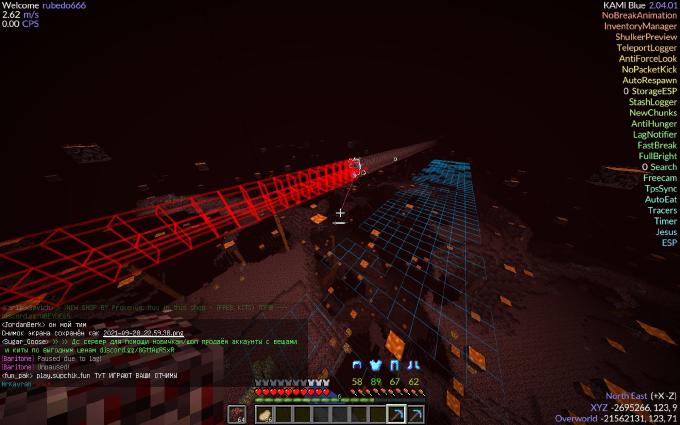The height and width of the screenshot is (425, 680).
Task: Select the rightmost diamond pickaxe hotbar slot
Action: click(x=414, y=414)
